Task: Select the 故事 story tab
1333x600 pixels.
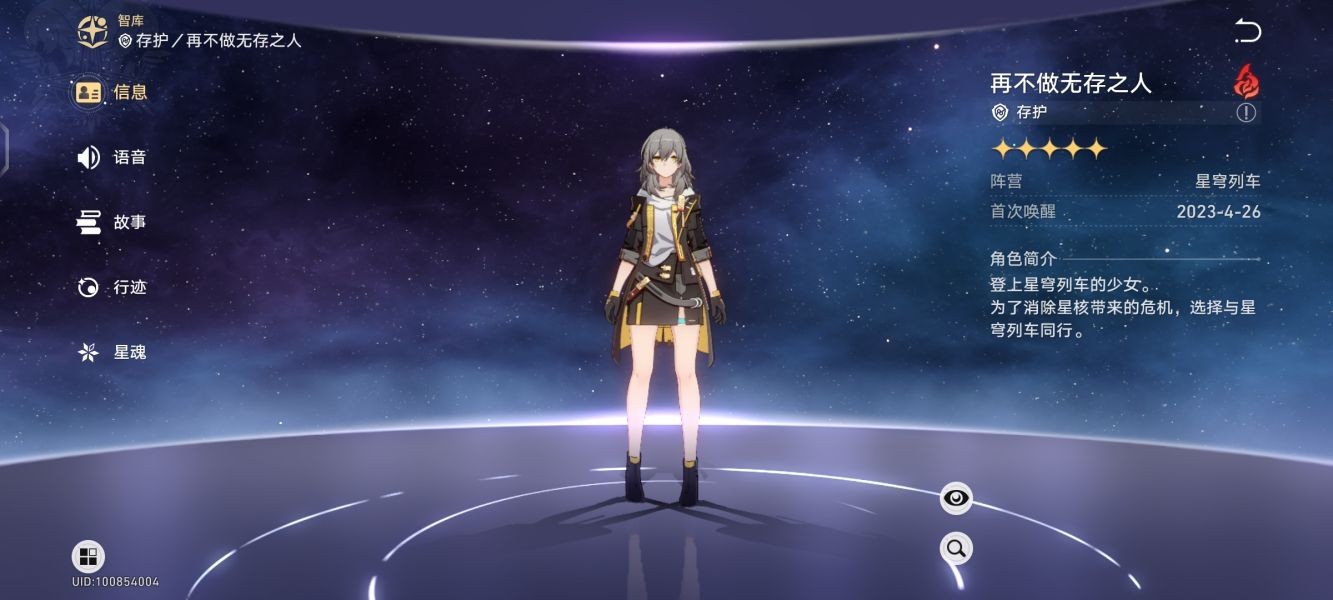Action: pos(112,222)
